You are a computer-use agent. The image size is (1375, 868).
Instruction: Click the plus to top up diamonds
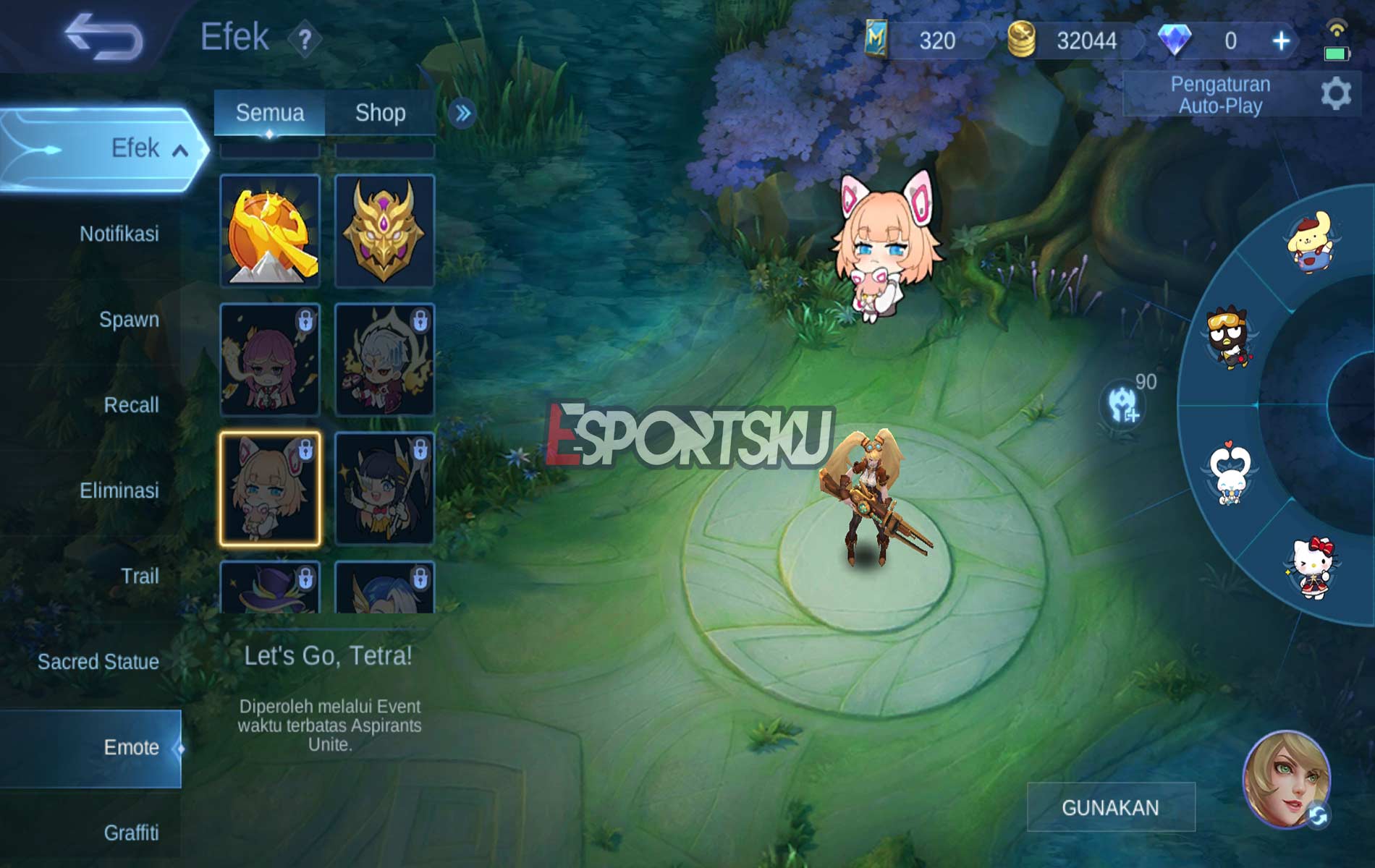[1281, 42]
